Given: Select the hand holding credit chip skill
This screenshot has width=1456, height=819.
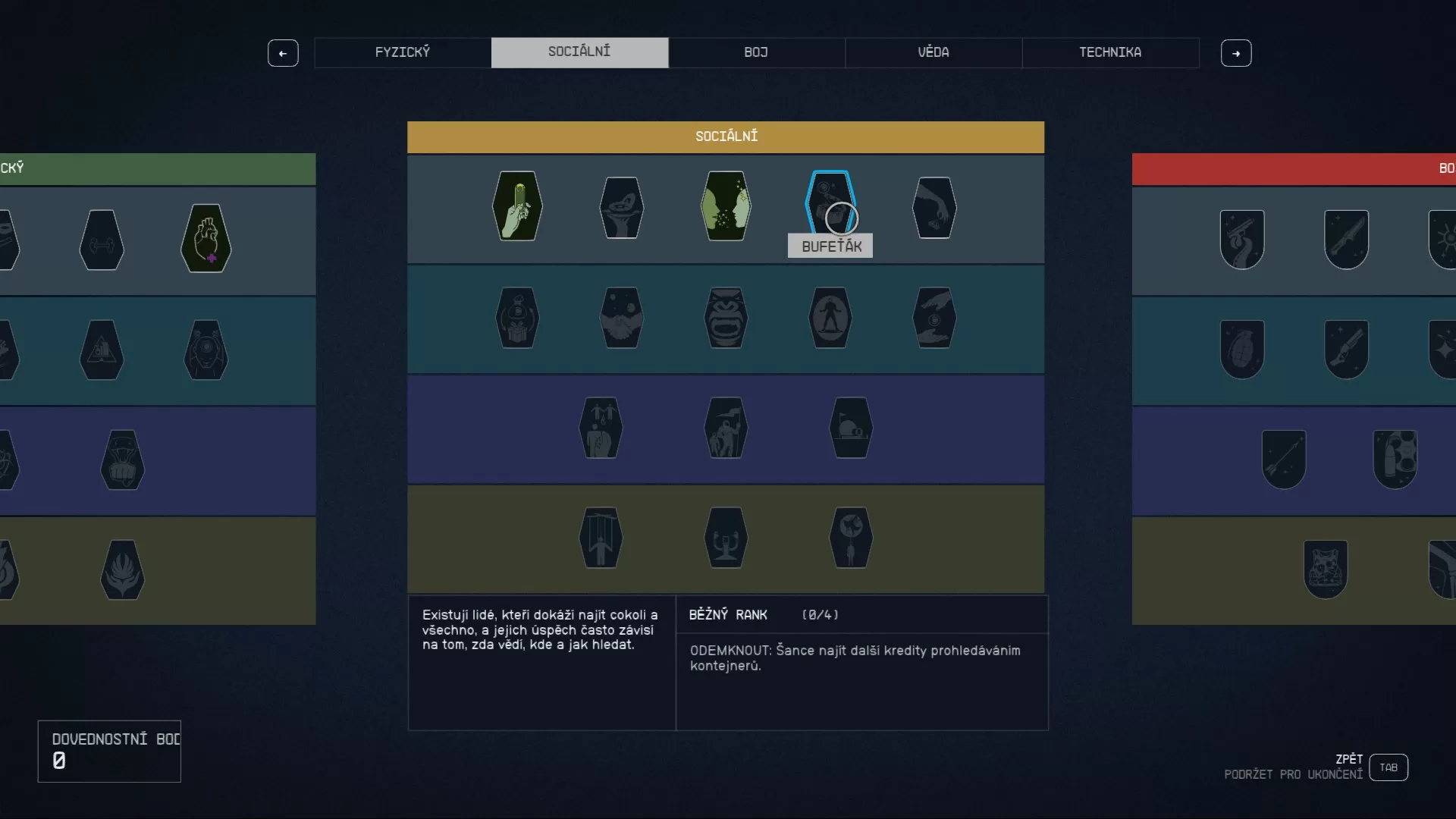Looking at the screenshot, I should [517, 206].
